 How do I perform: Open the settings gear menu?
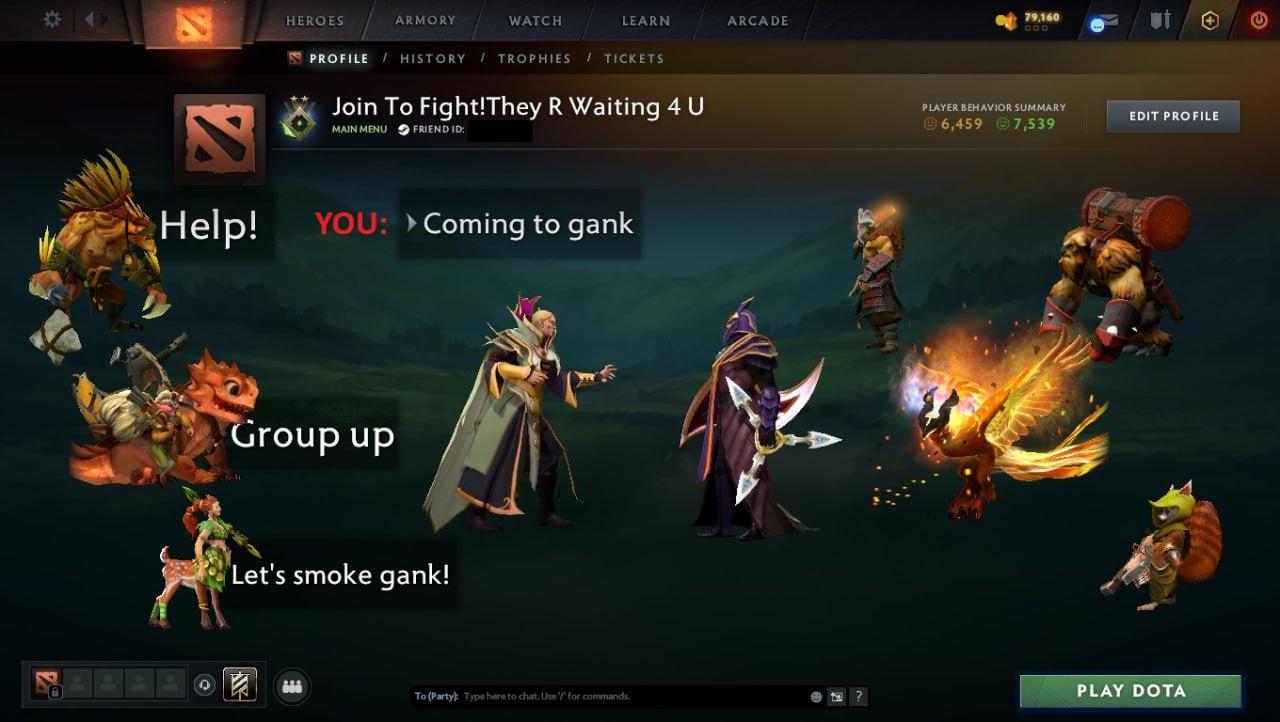pyautogui.click(x=52, y=19)
